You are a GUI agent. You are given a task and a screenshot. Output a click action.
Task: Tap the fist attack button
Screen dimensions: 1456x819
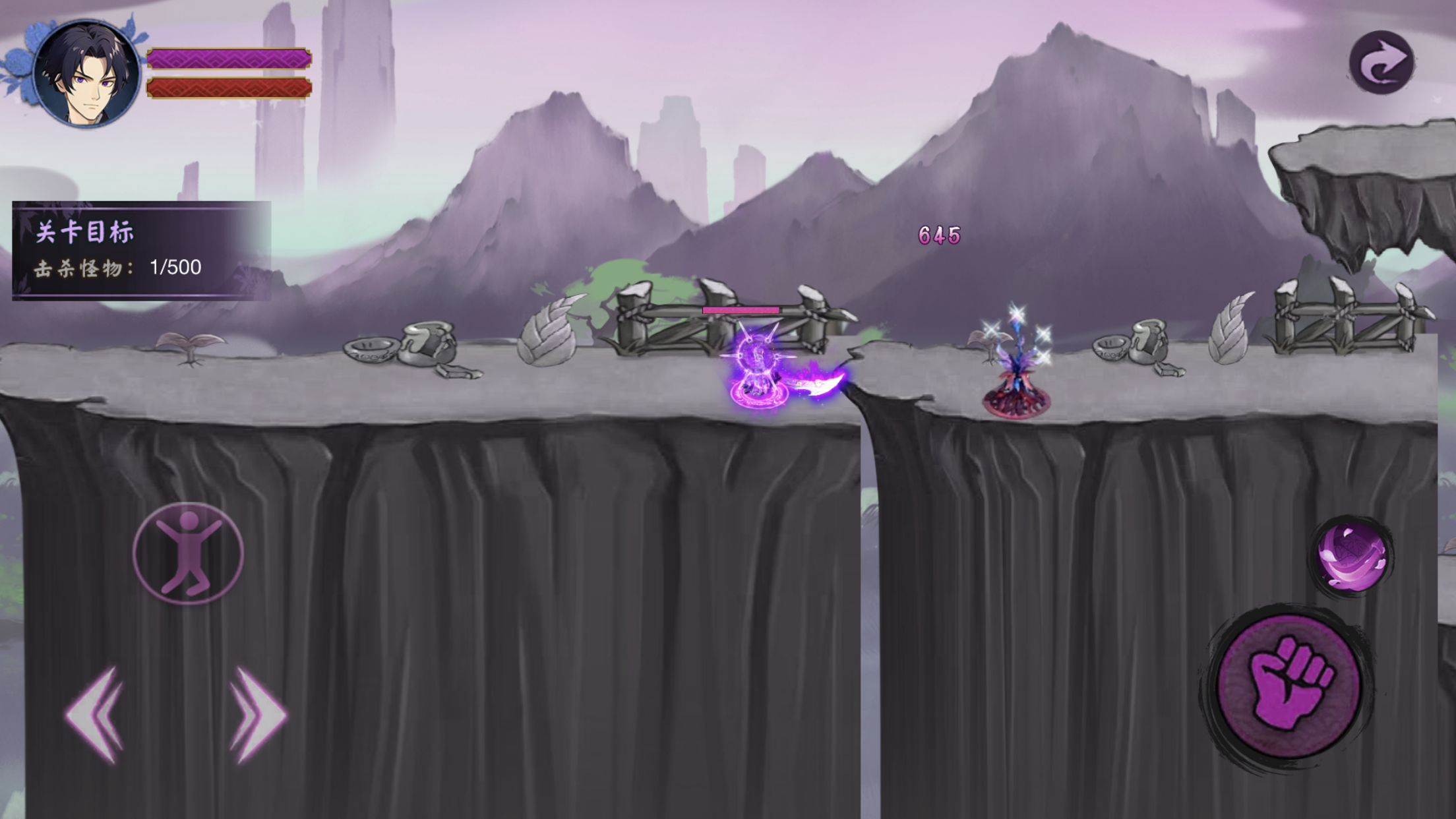(1287, 687)
